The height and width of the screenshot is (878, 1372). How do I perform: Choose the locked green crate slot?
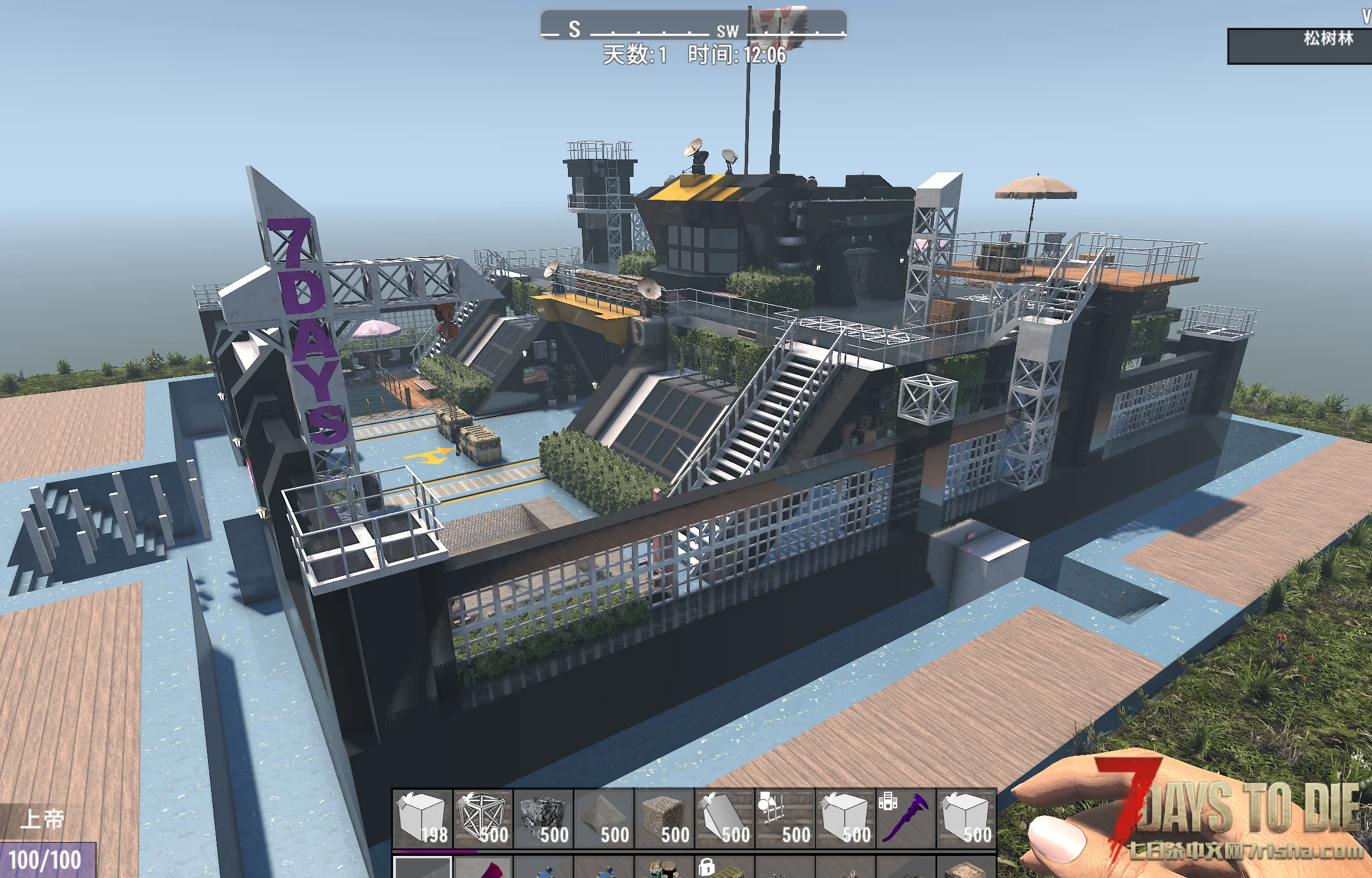(x=723, y=869)
